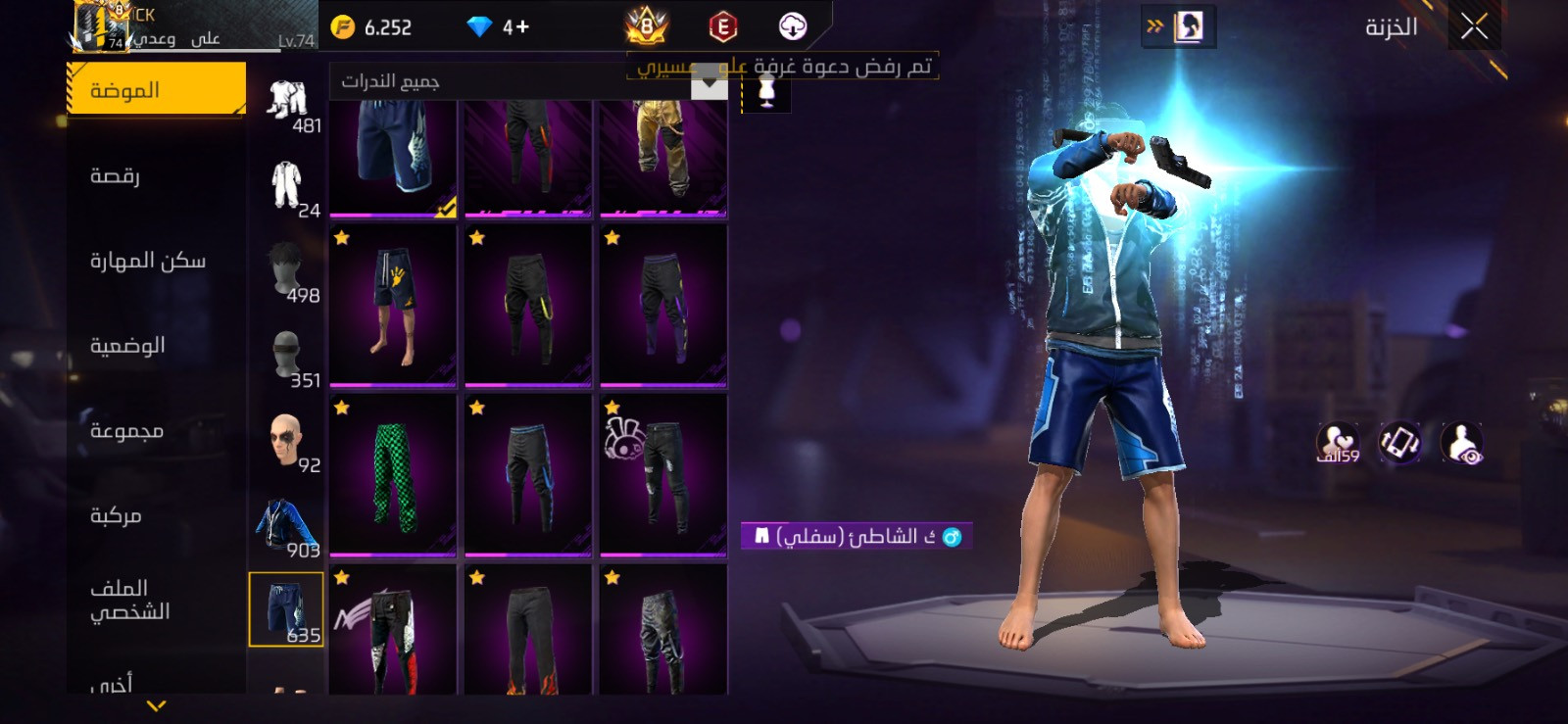Image resolution: width=1568 pixels, height=724 pixels.
Task: Open the friends list showing 59ألف likes
Action: (x=1339, y=443)
